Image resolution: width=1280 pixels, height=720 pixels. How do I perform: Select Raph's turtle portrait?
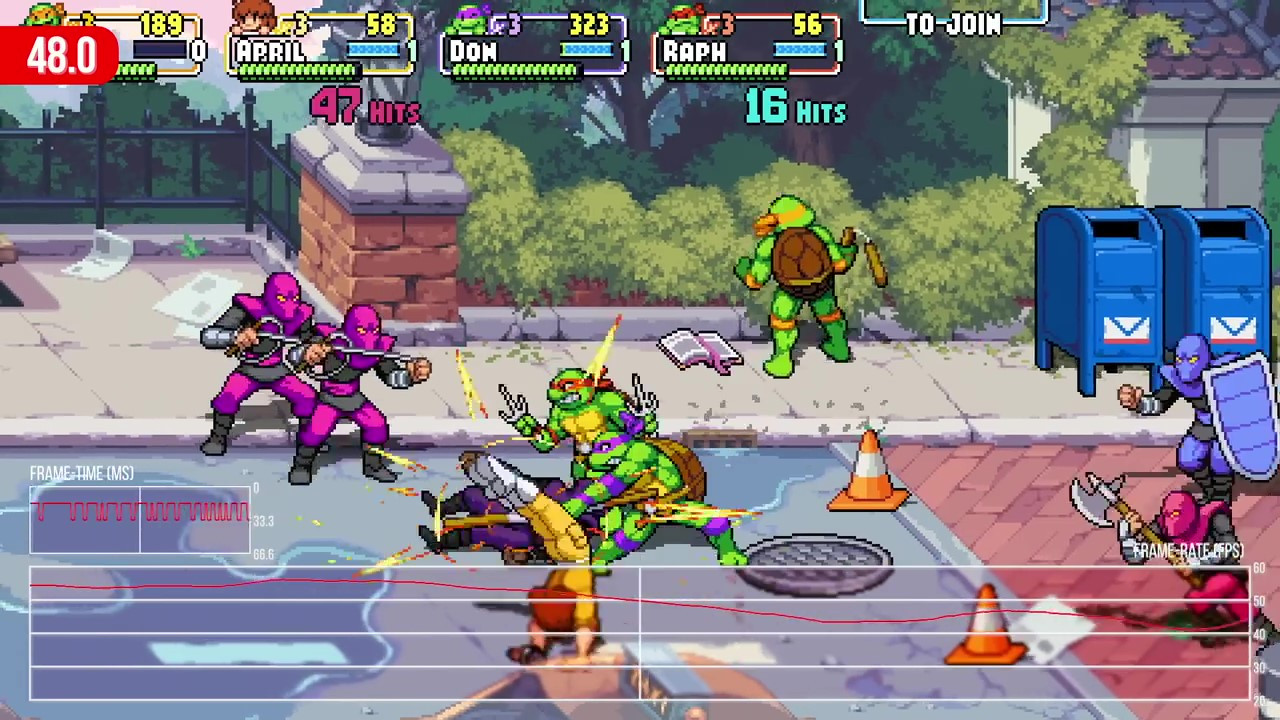[x=683, y=18]
